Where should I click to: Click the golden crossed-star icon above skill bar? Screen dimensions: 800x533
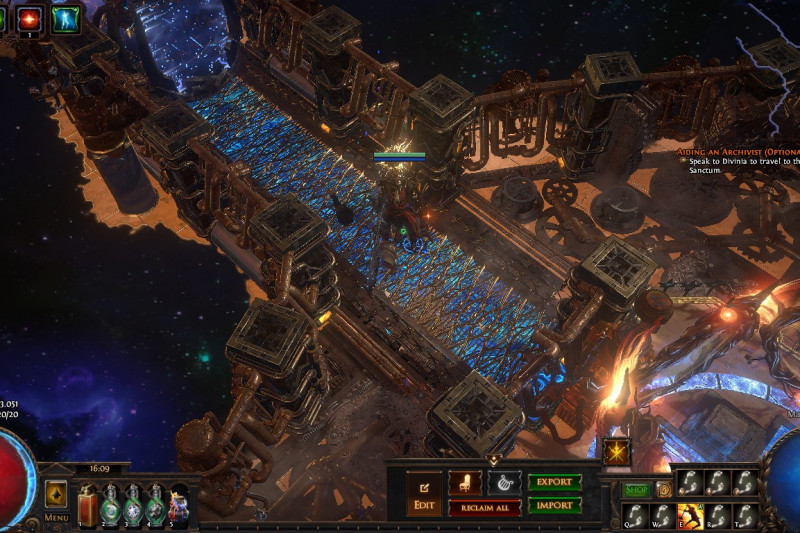point(617,453)
